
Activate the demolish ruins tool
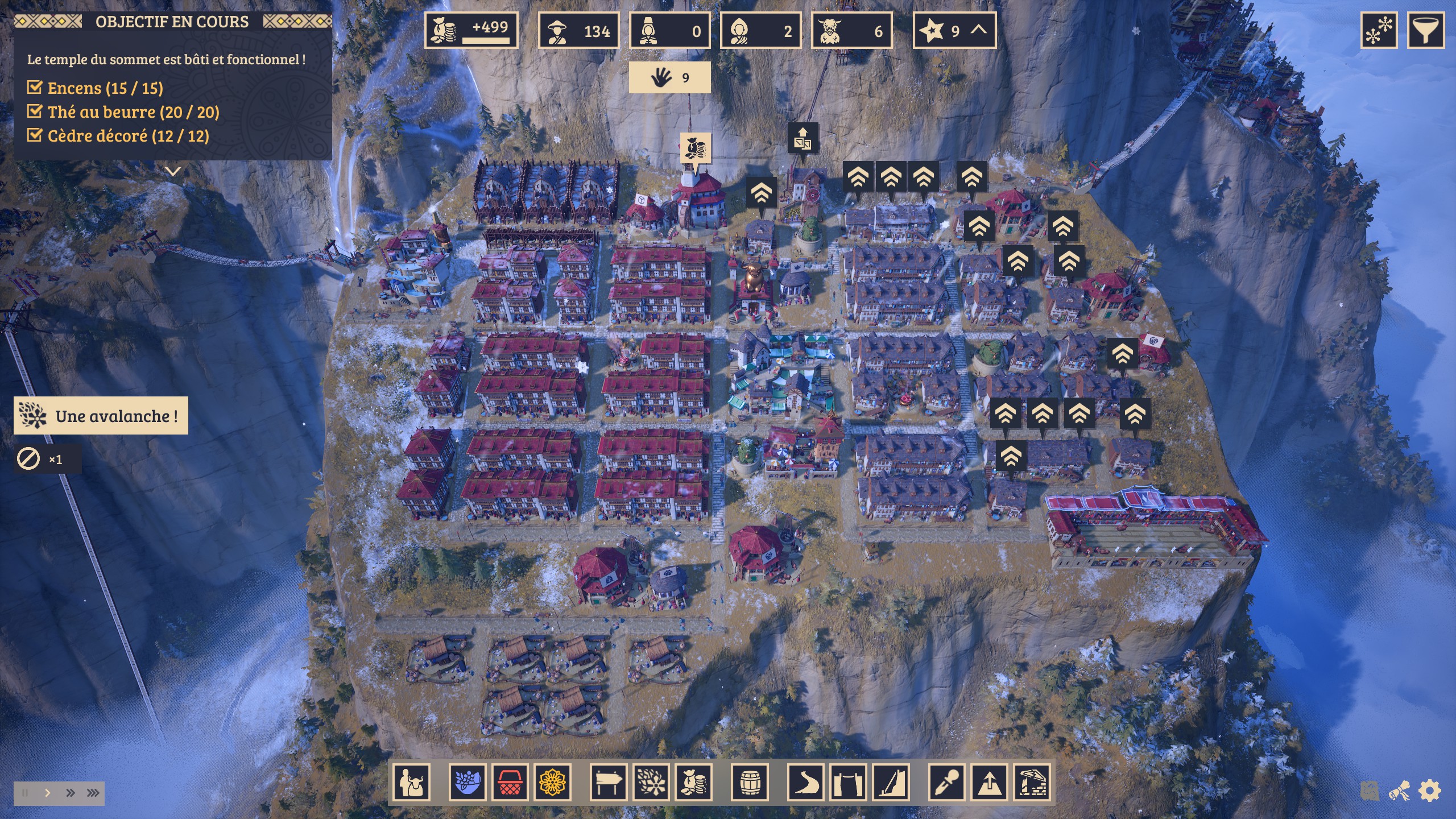1032,783
